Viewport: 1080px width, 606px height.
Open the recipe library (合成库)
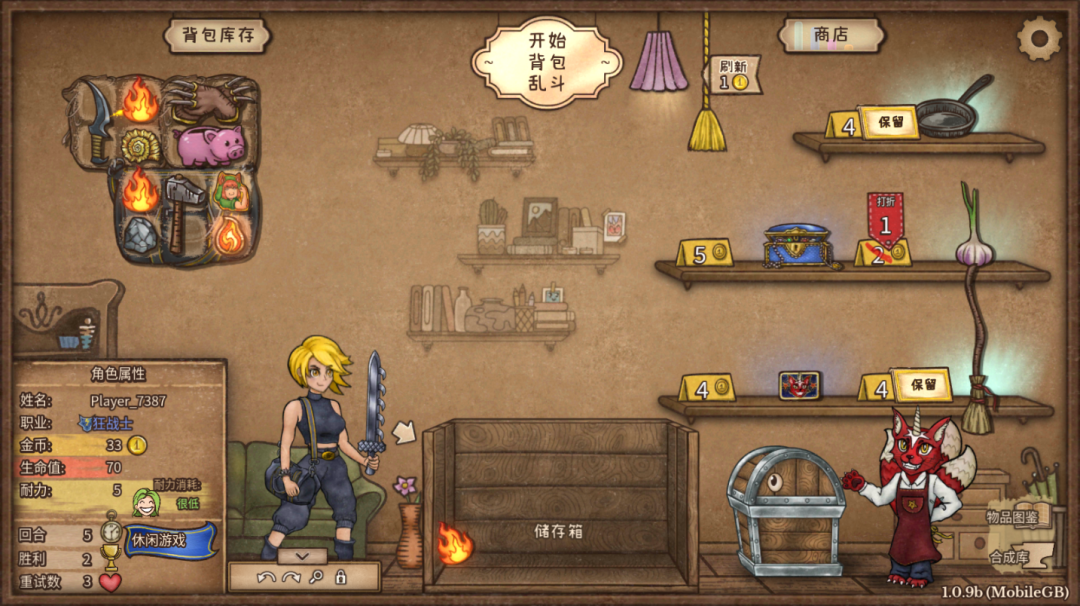click(x=1008, y=557)
